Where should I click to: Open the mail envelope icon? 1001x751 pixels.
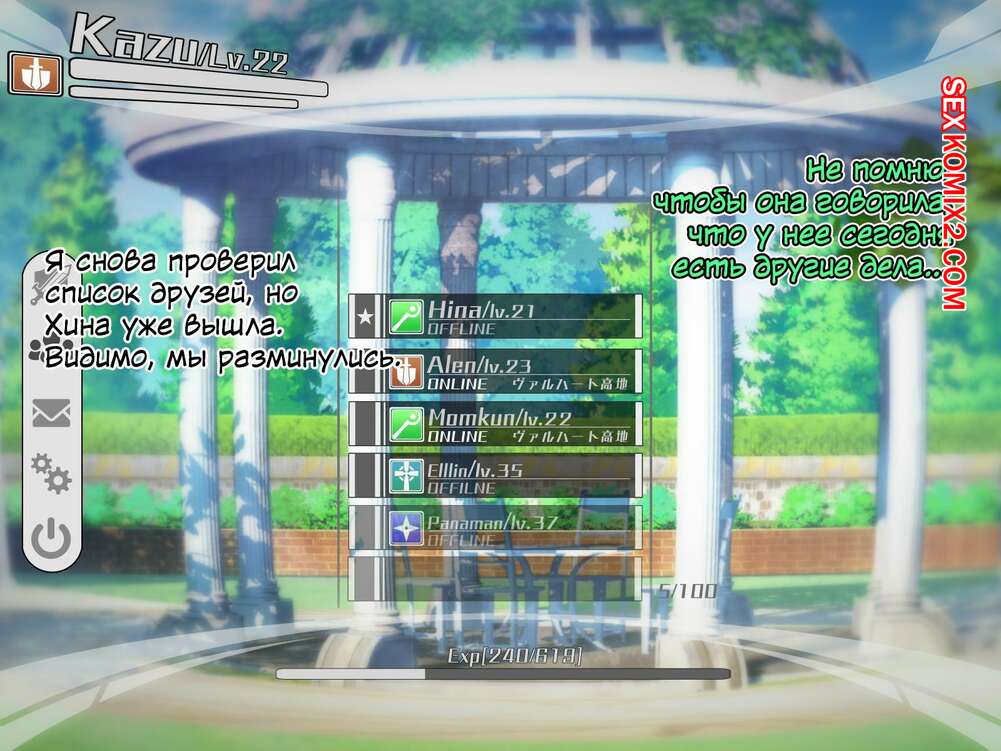pos(51,413)
